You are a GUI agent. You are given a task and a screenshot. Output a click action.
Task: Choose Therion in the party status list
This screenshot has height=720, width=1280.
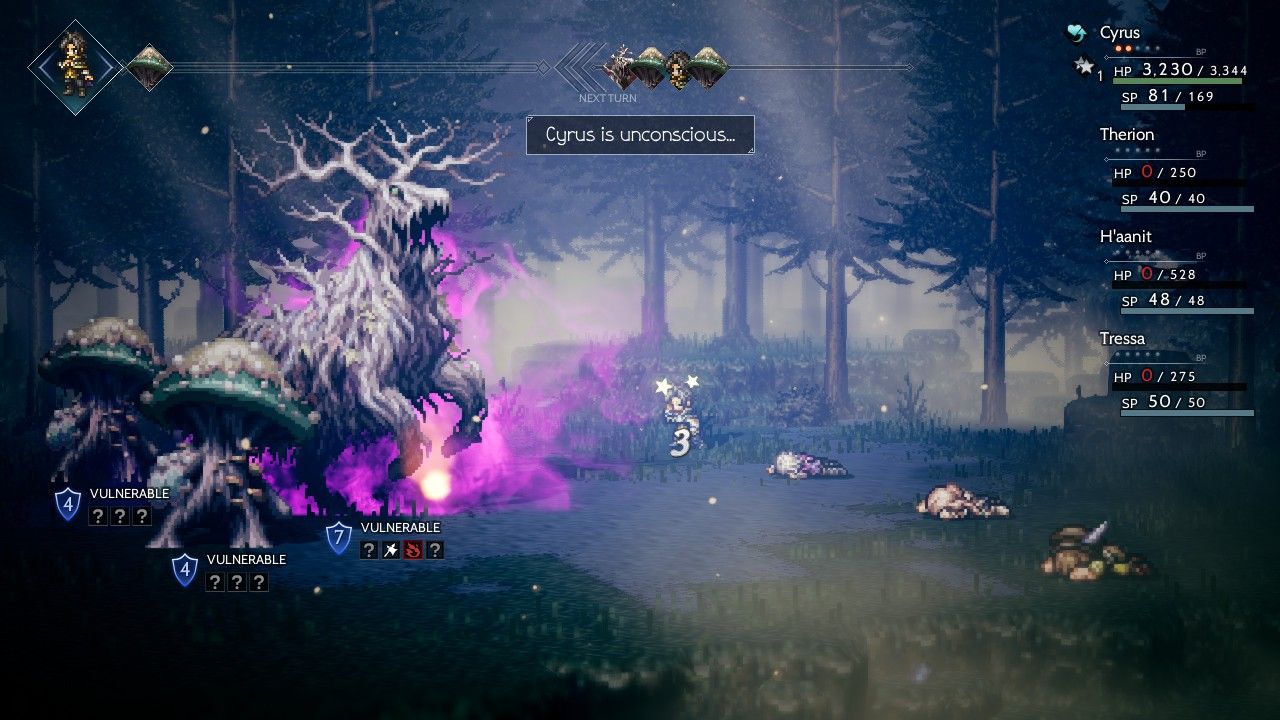pos(1127,135)
